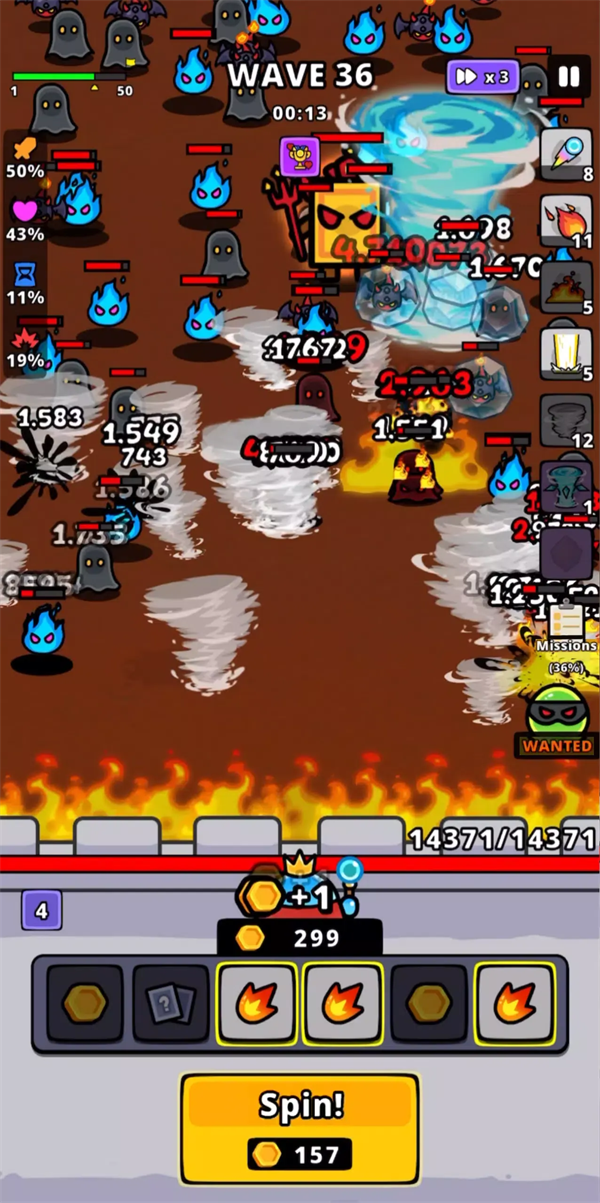Tap the sword attack stat icon
This screenshot has width=600, height=1203.
pyautogui.click(x=25, y=150)
